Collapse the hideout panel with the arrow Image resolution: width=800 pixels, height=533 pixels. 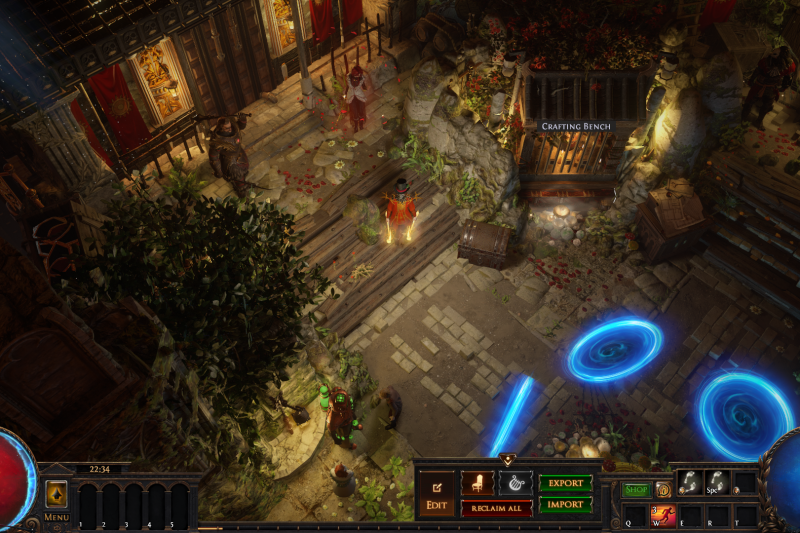tap(507, 461)
